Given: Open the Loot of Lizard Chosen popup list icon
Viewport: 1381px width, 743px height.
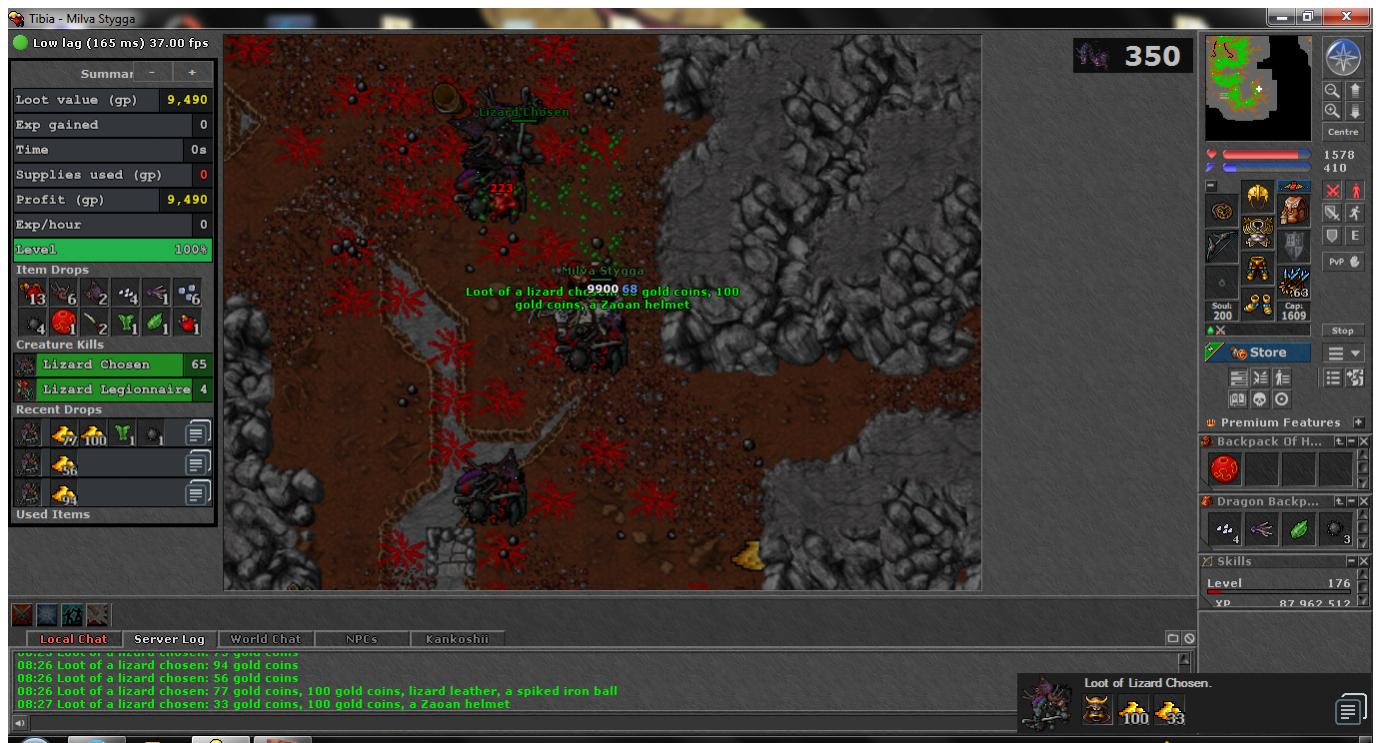Looking at the screenshot, I should click(x=1347, y=709).
